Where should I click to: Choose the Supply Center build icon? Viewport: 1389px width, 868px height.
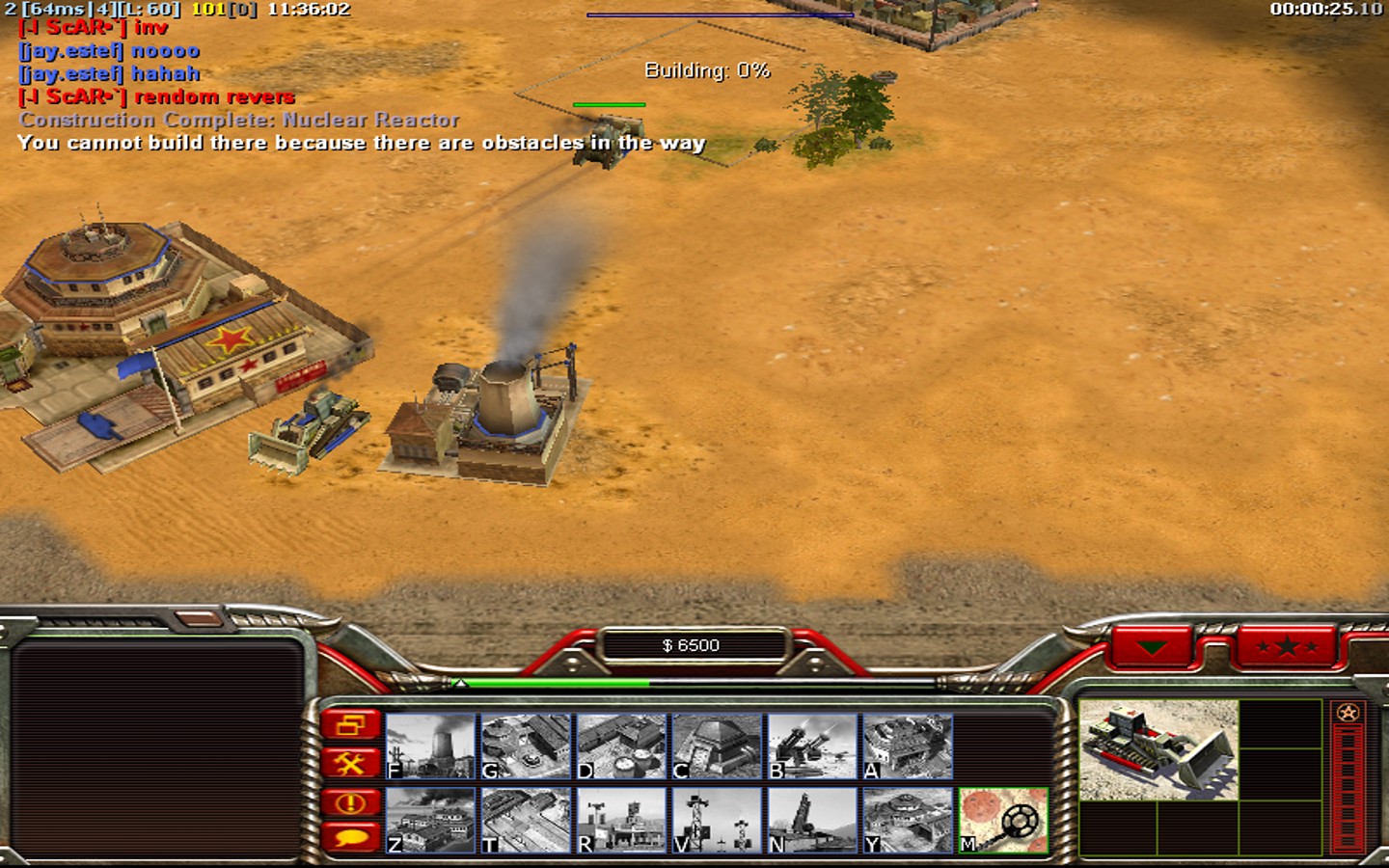tap(621, 746)
